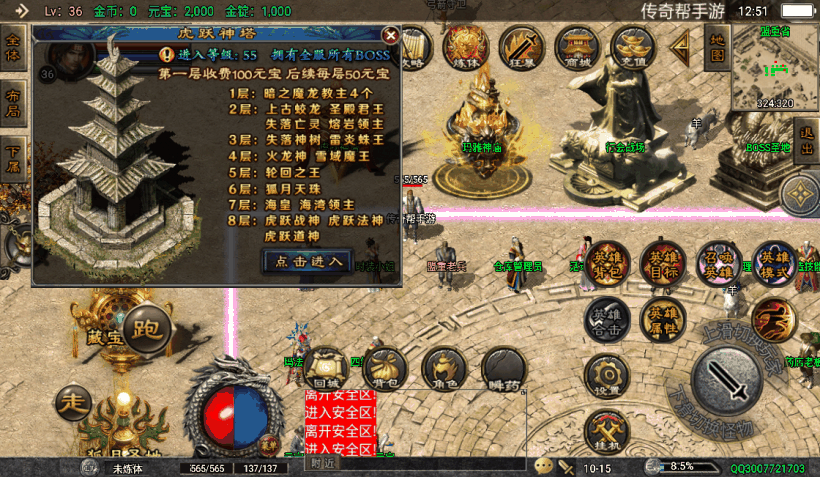Open the 背包 backpack
The width and height of the screenshot is (820, 477).
(x=384, y=370)
